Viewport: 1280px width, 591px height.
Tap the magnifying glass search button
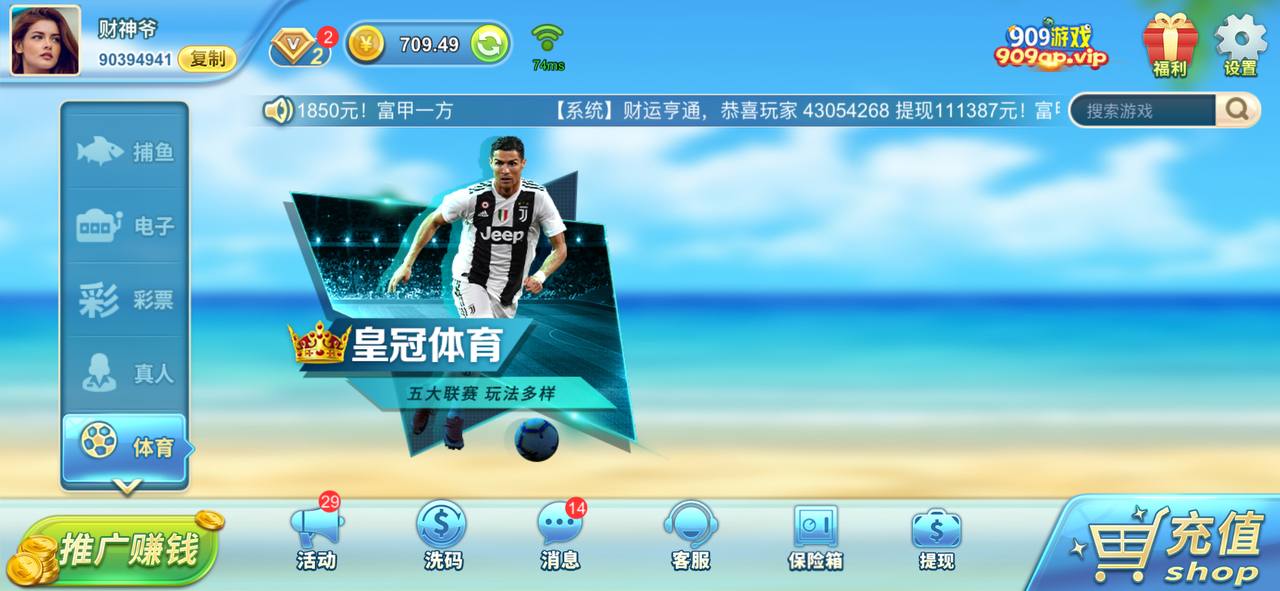[1237, 110]
